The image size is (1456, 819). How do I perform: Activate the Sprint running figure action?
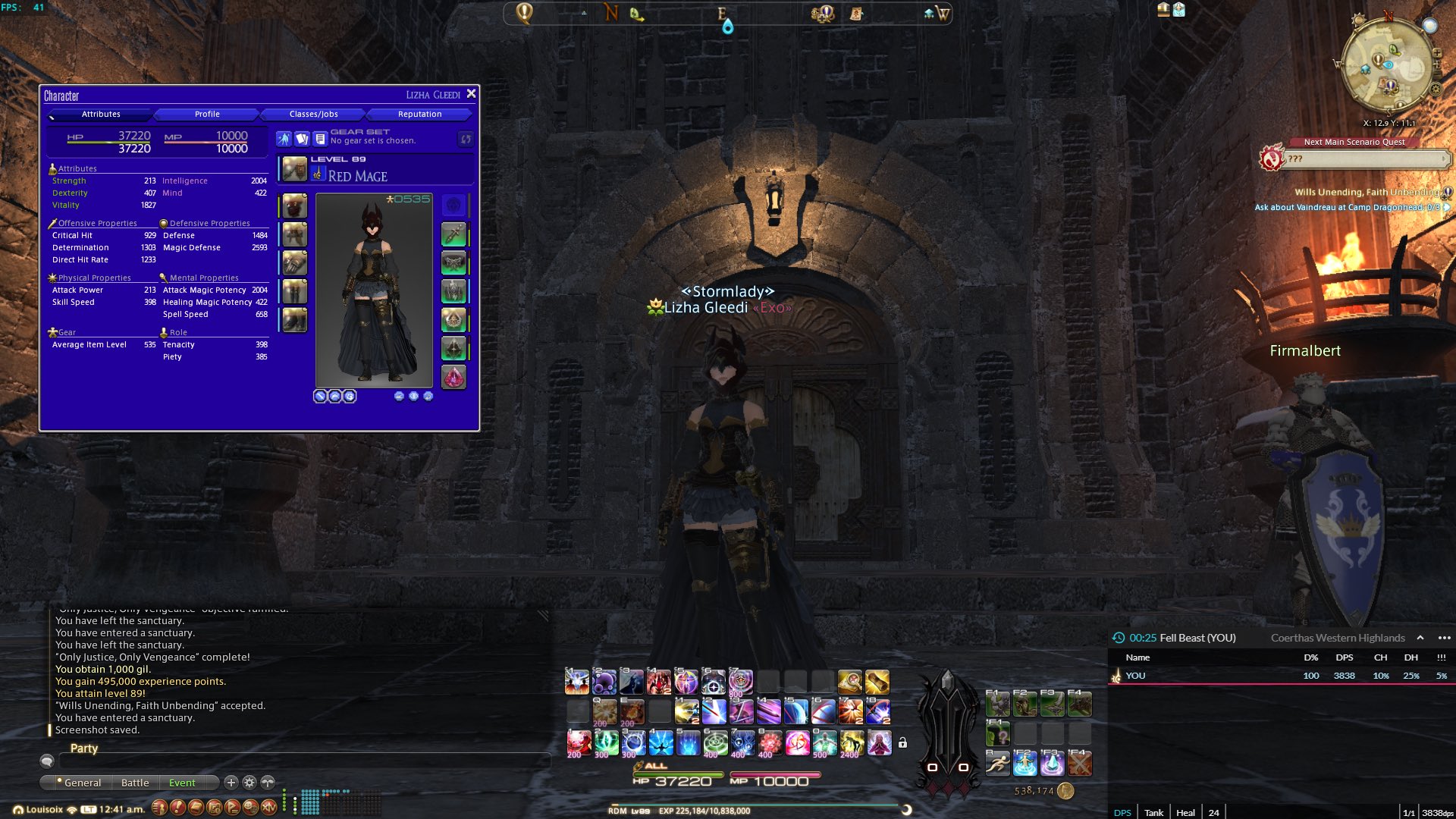(997, 764)
